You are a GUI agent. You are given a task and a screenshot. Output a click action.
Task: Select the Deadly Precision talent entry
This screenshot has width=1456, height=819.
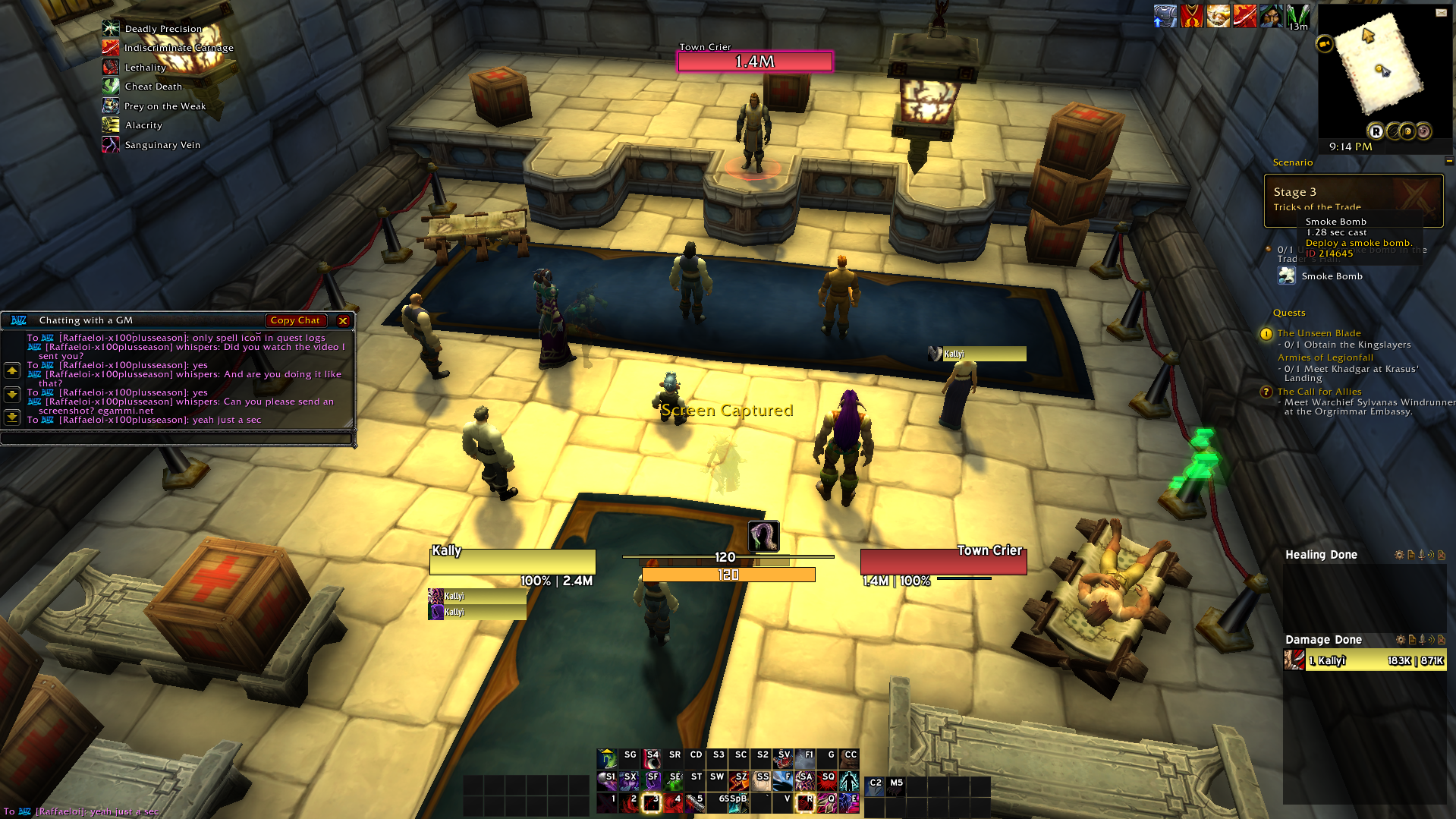coord(163,29)
